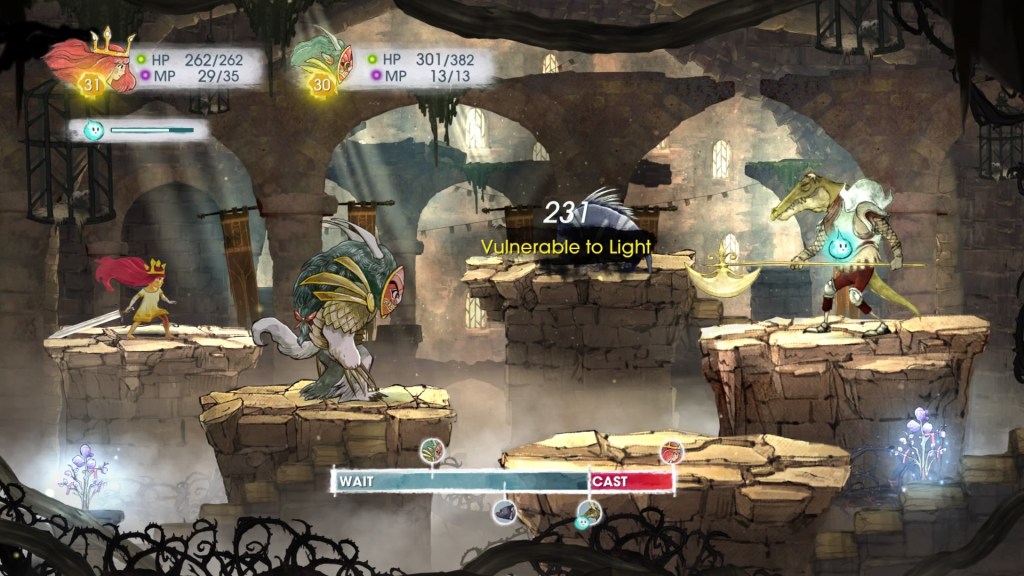Click the dark spiky creature's timeline marker
Image resolution: width=1024 pixels, height=576 pixels.
506,513
